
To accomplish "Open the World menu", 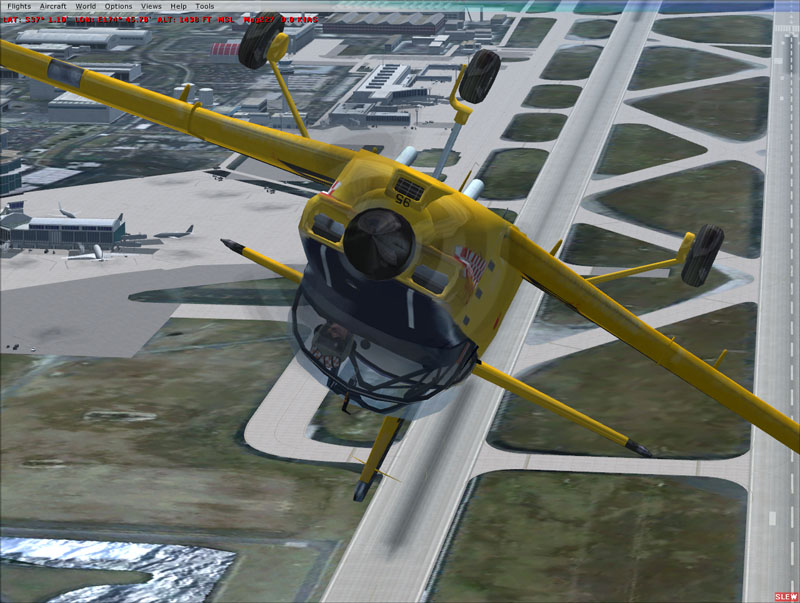I will (86, 6).
